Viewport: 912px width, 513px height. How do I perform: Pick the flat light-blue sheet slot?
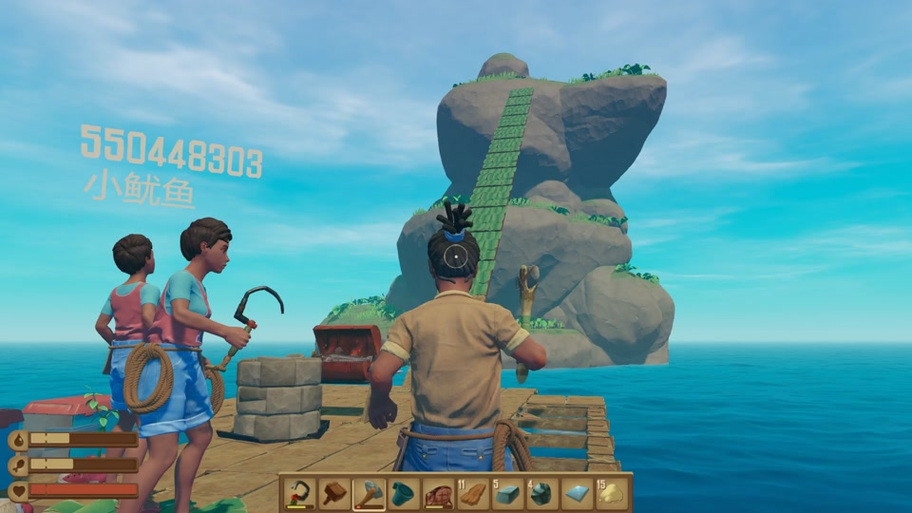coord(578,493)
